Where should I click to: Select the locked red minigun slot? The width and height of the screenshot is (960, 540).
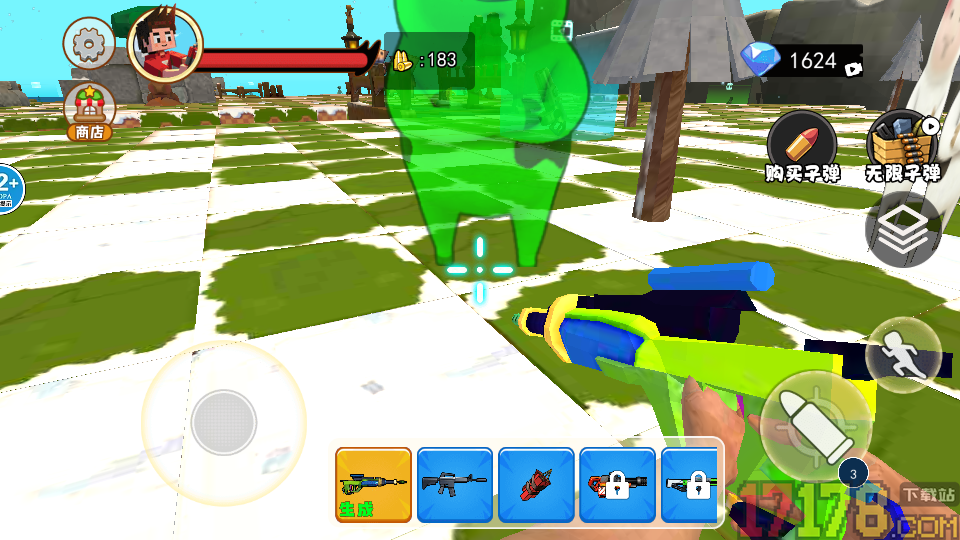[617, 485]
